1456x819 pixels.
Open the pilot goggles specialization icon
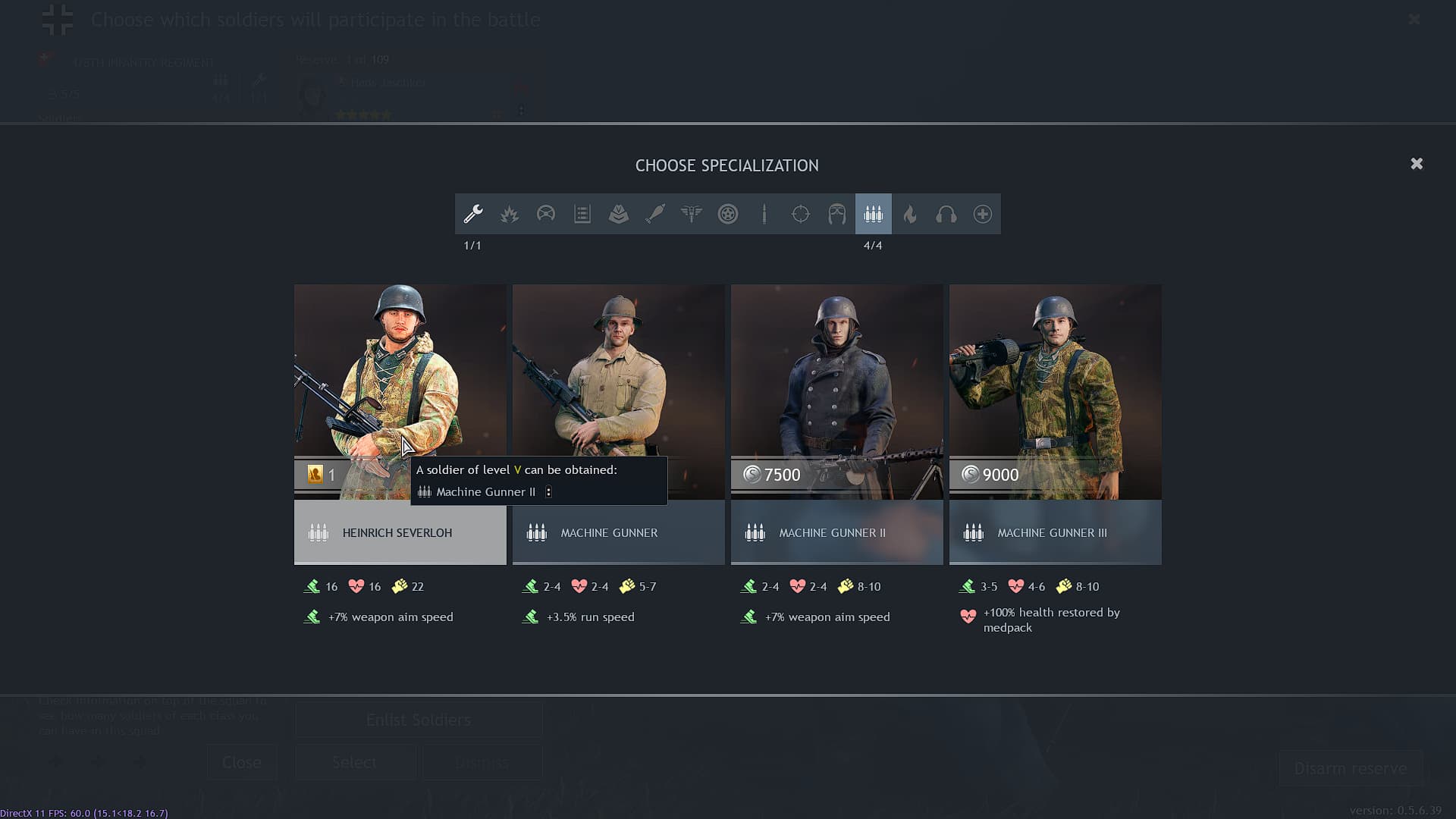836,214
